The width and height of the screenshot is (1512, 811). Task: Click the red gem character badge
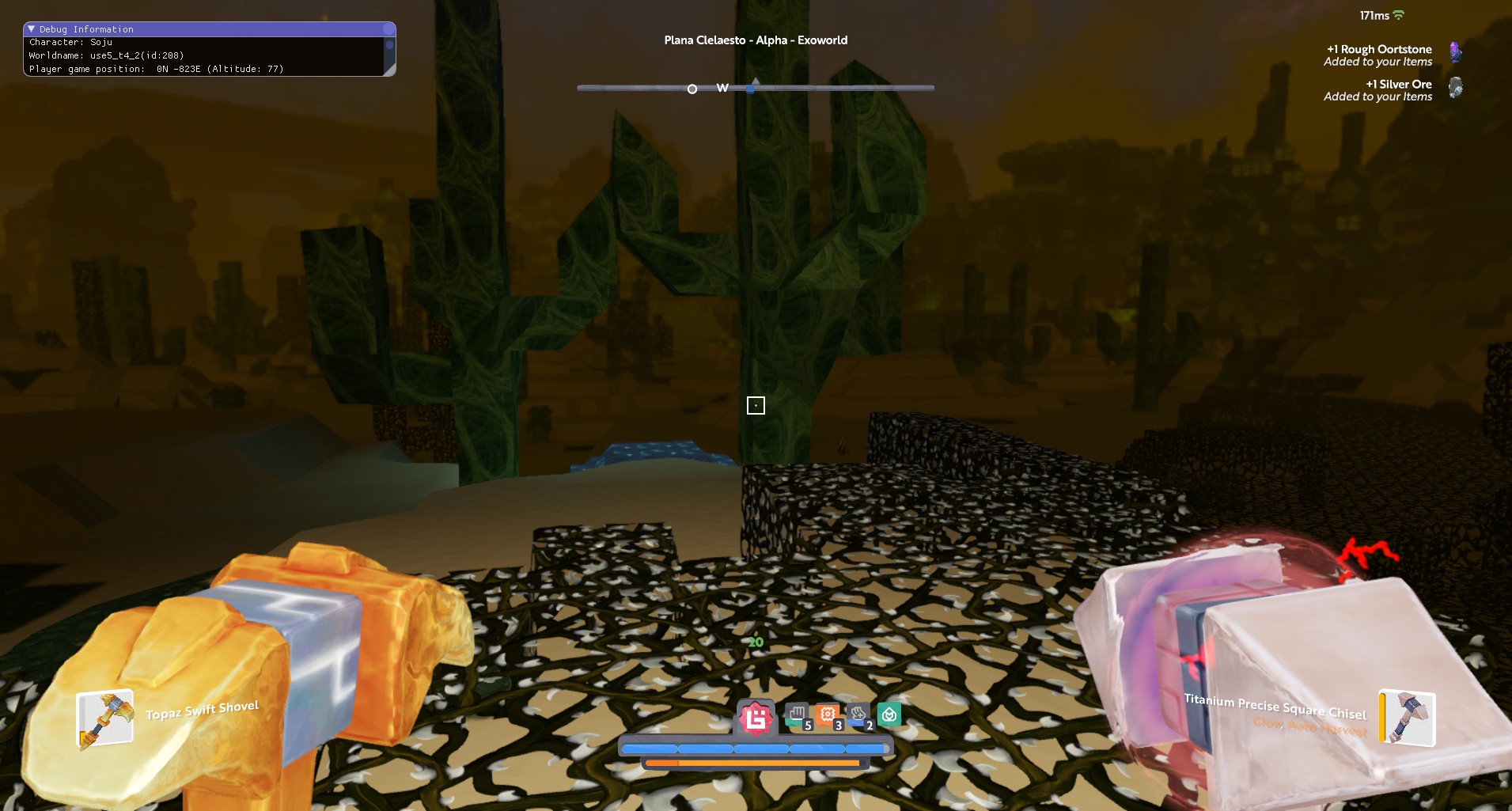tap(756, 718)
